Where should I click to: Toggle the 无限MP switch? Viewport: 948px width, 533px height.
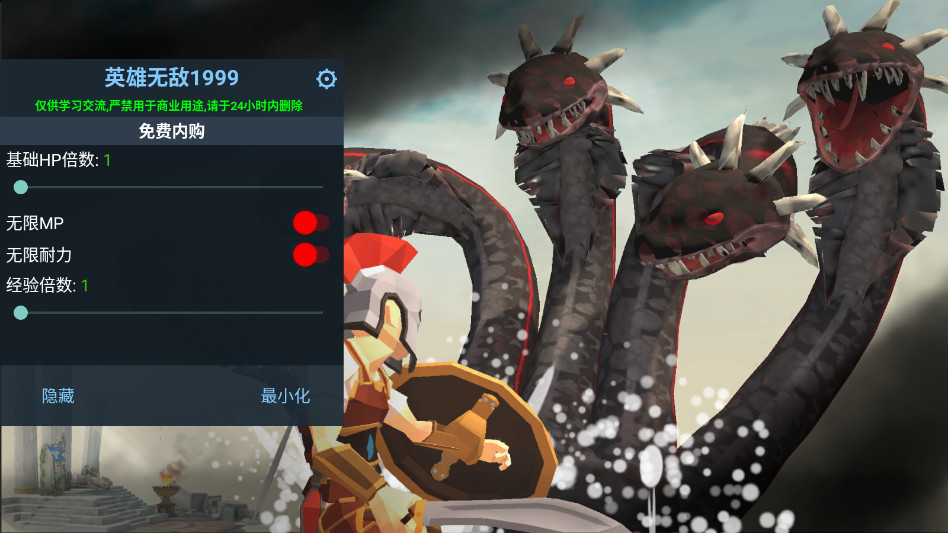[x=309, y=222]
